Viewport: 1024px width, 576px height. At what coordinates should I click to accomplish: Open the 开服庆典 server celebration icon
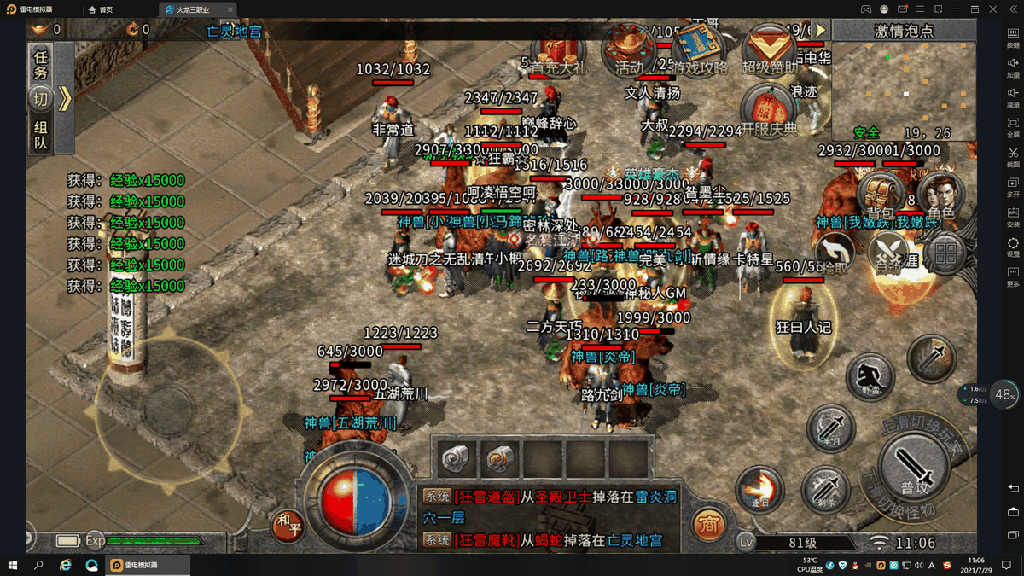768,108
